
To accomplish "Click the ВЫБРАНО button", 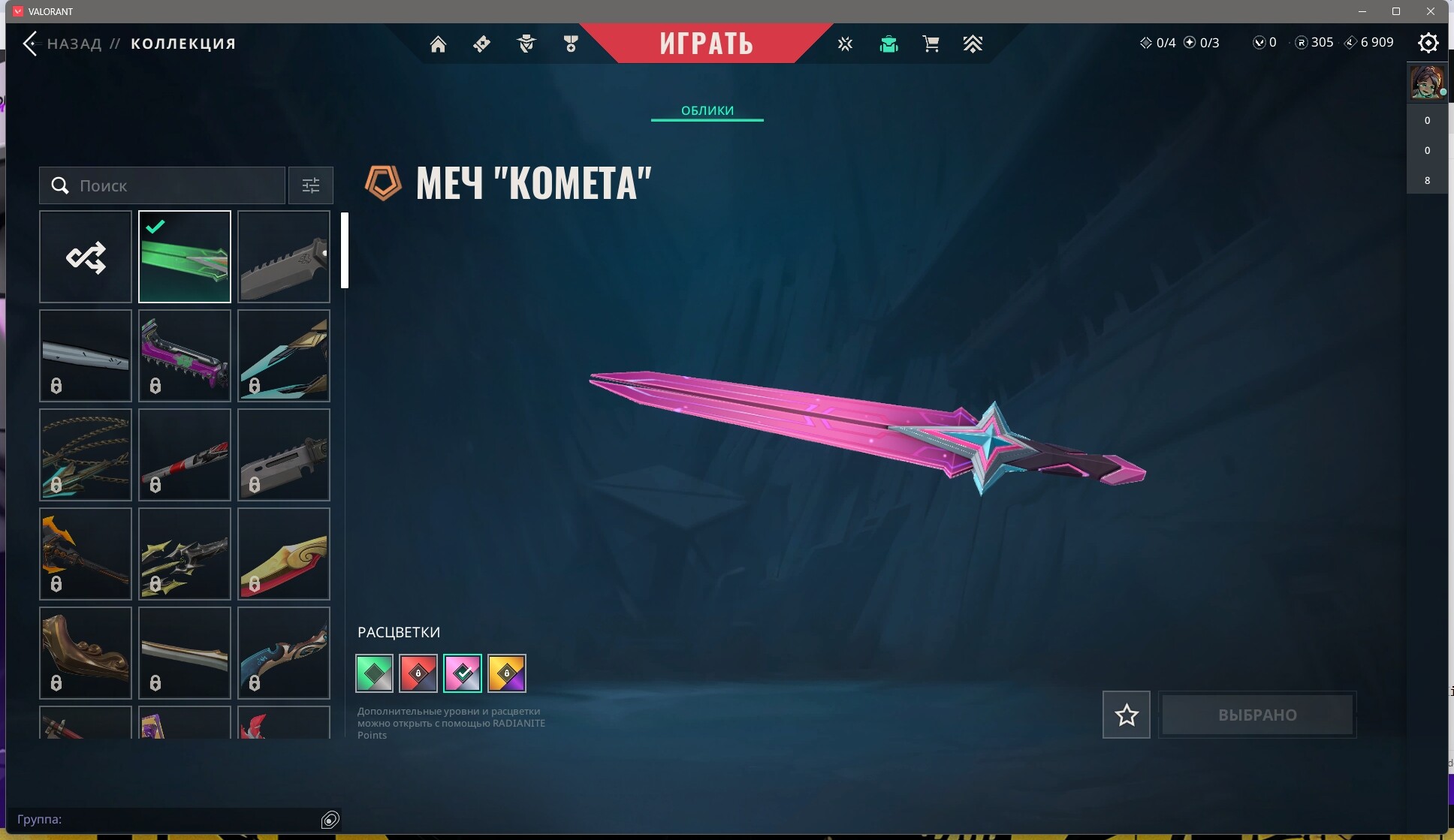I will point(1256,714).
